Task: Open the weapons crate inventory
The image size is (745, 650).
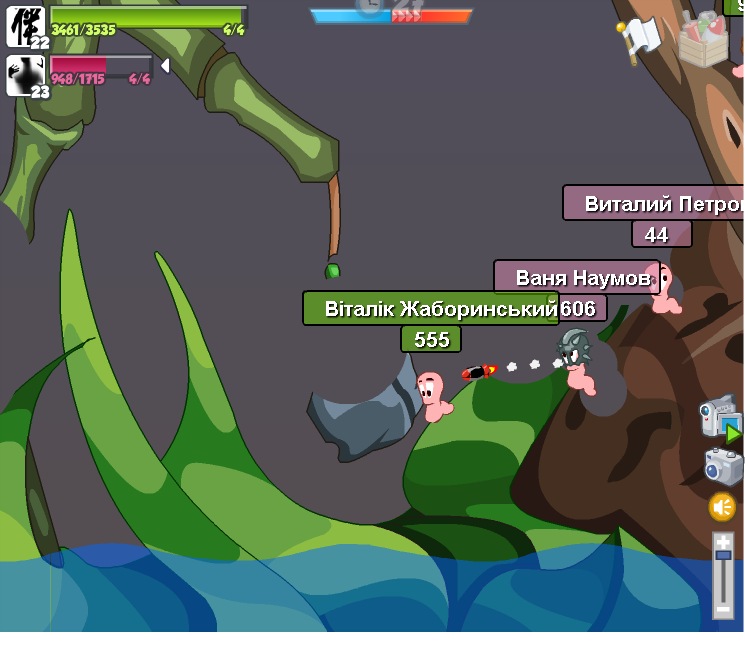Action: click(704, 40)
